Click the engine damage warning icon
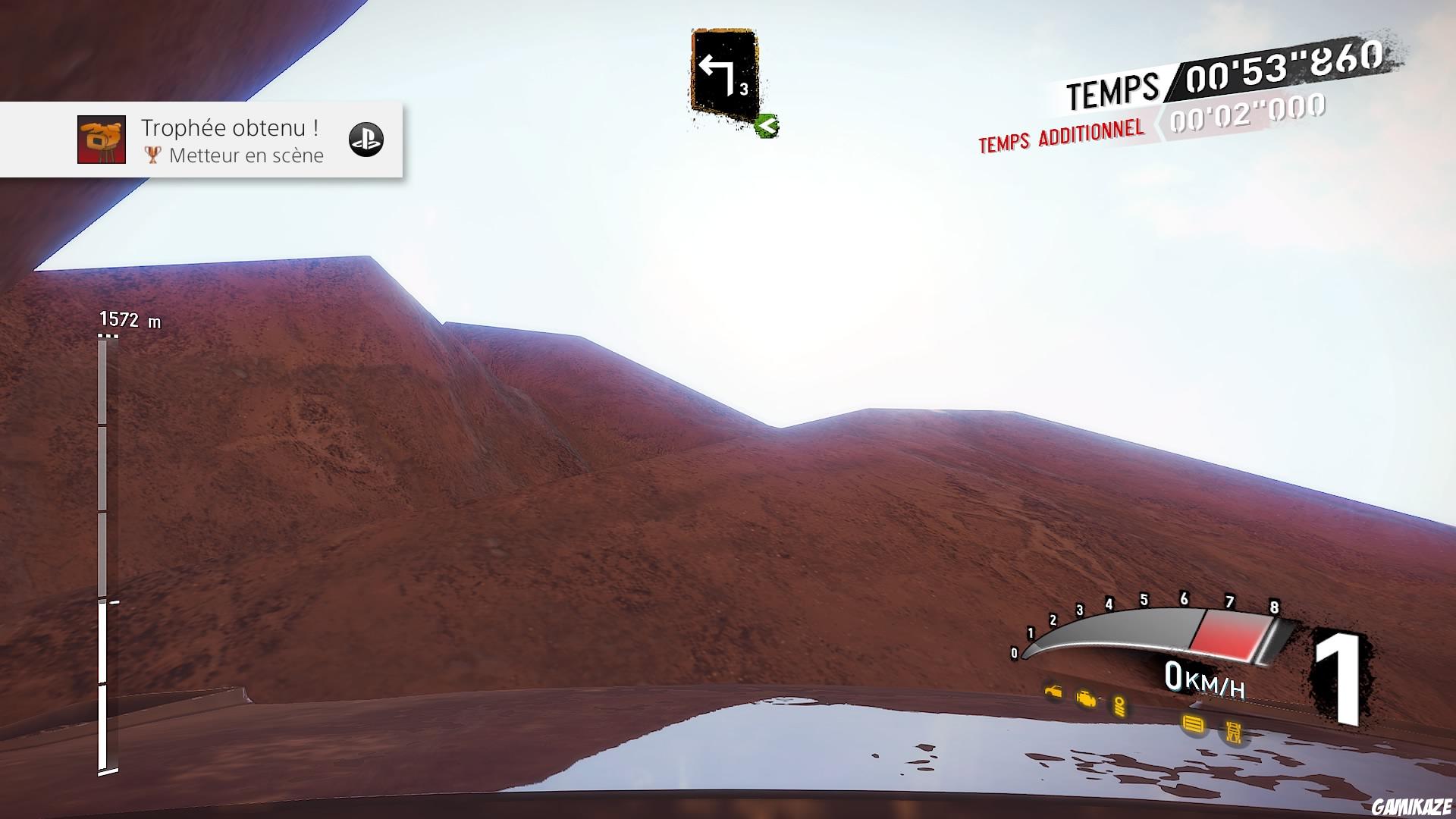The image size is (1456, 819). click(x=1087, y=698)
